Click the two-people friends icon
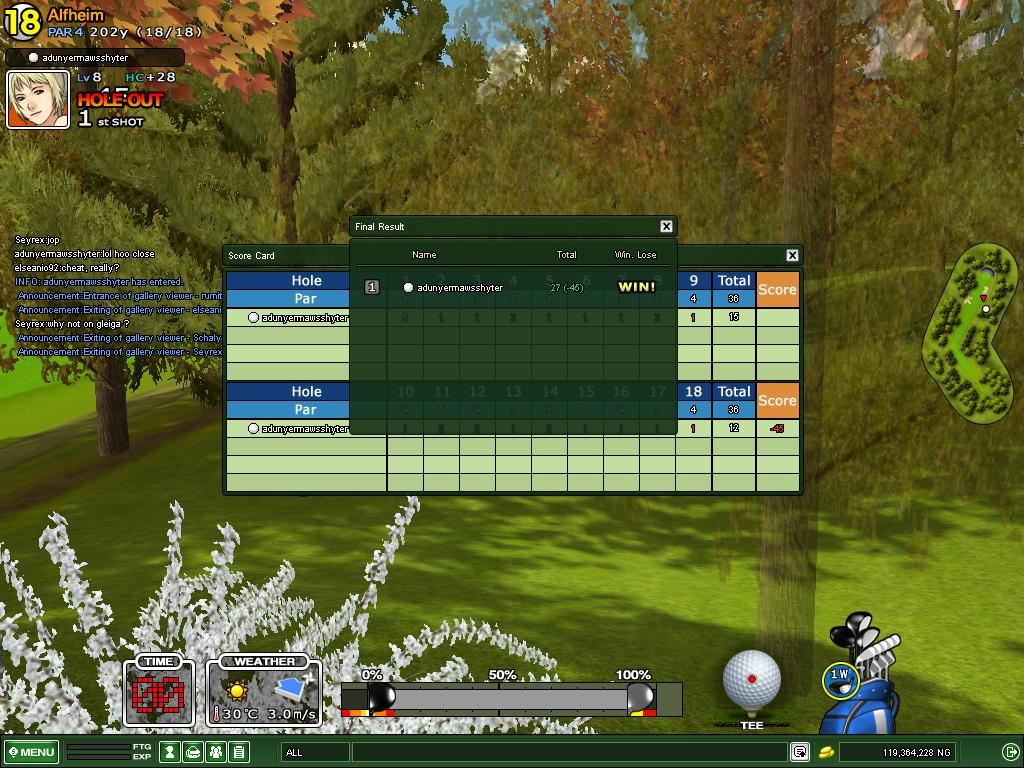Viewport: 1024px width, 768px height. [217, 752]
